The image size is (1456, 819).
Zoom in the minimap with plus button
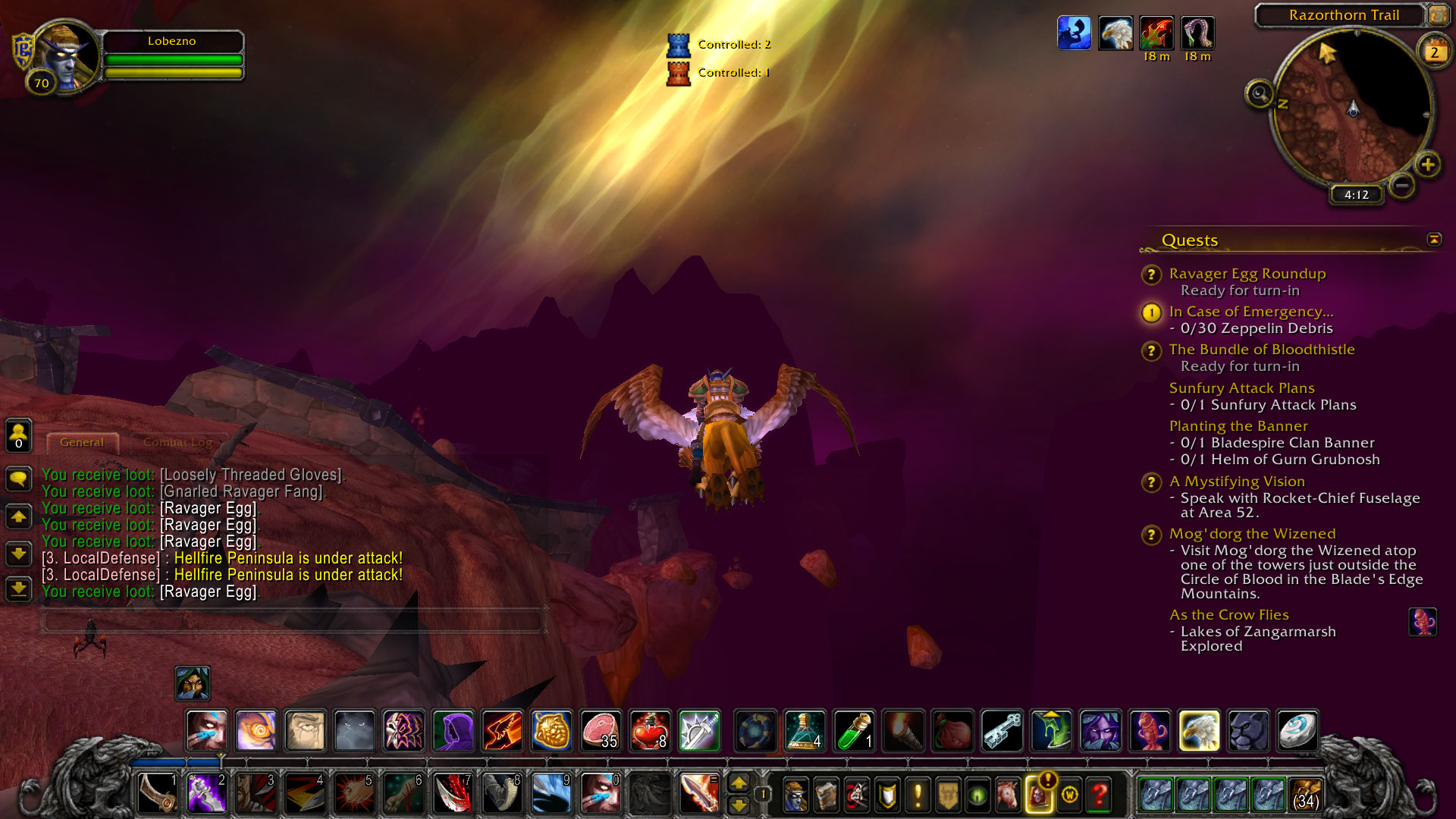point(1427,165)
